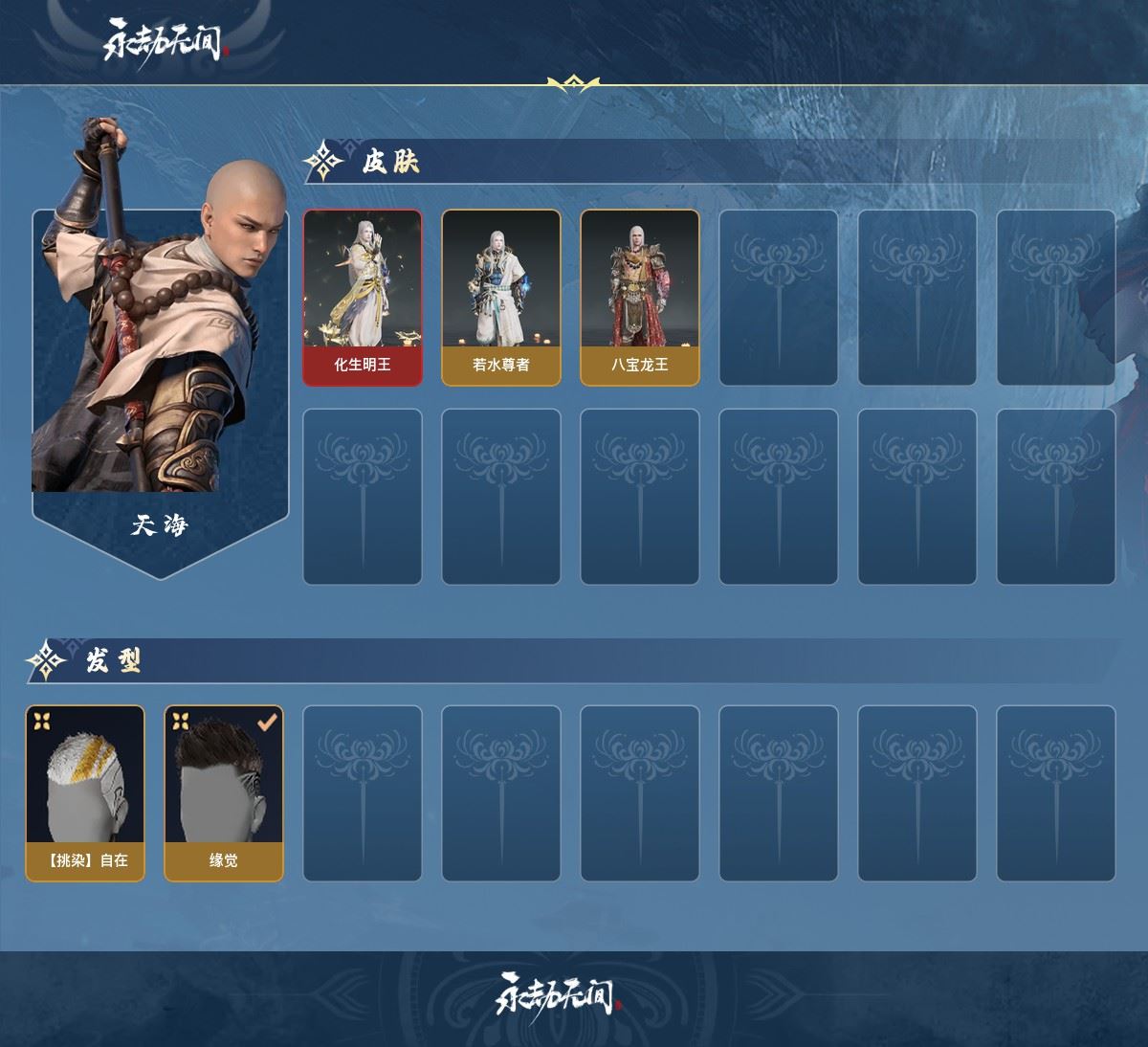The width and height of the screenshot is (1148, 1047).
Task: Select the 化生明王 skin card
Action: coord(363,298)
